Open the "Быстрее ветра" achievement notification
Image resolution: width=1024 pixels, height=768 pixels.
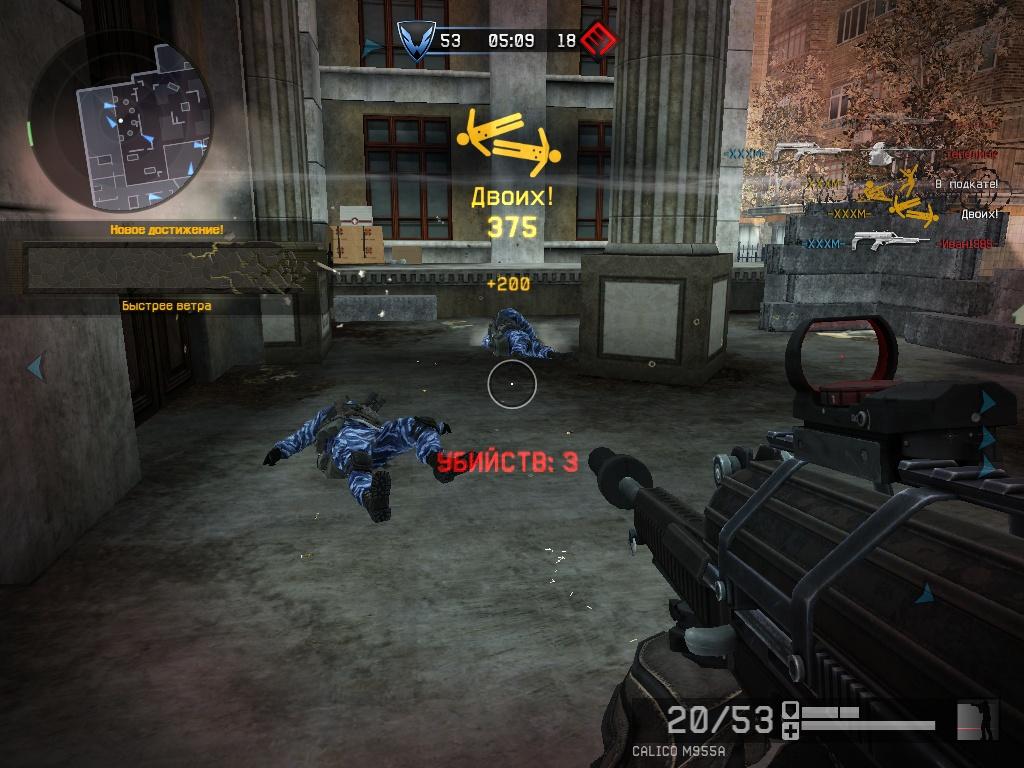[166, 305]
